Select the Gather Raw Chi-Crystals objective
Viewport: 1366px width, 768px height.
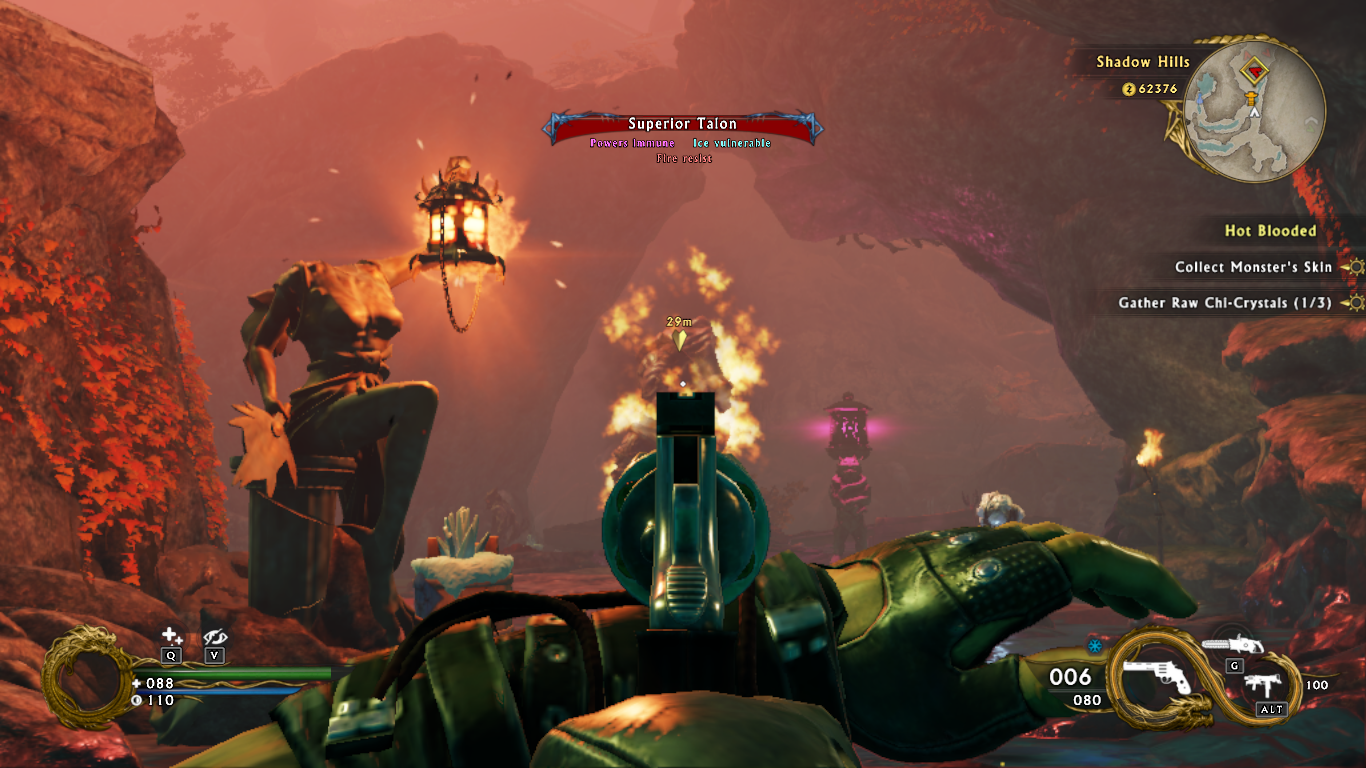tap(1224, 302)
